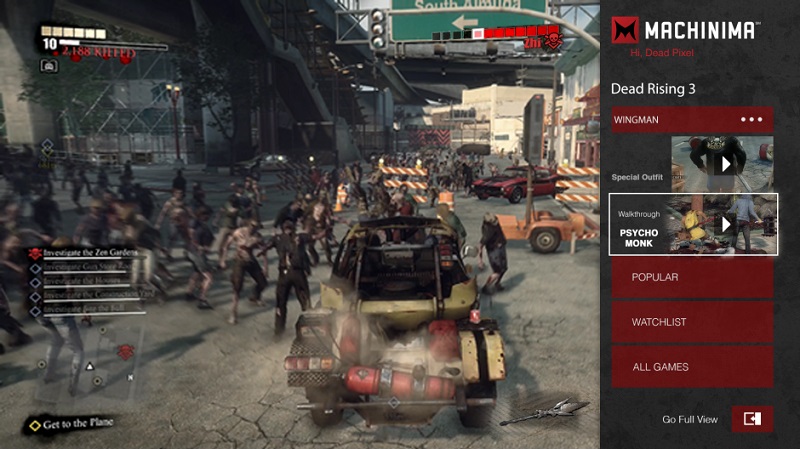Click the Go Full View button

point(752,419)
